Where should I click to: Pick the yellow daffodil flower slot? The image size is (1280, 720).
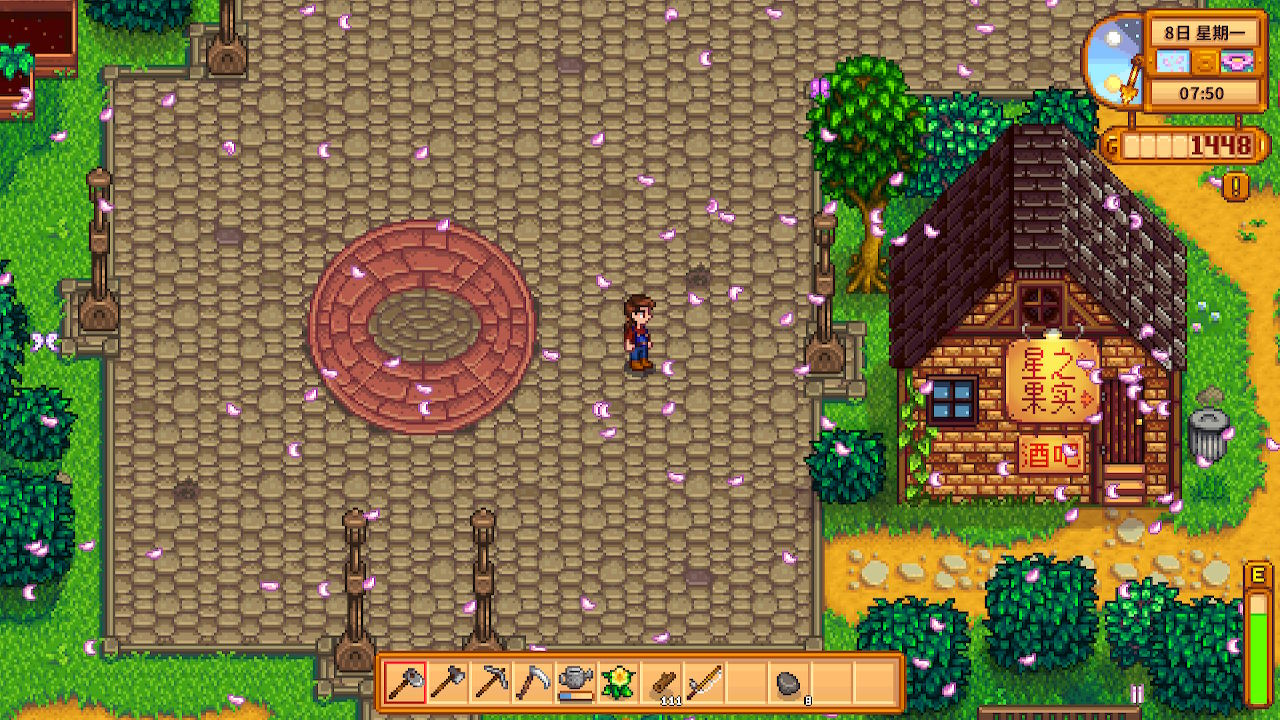[619, 683]
